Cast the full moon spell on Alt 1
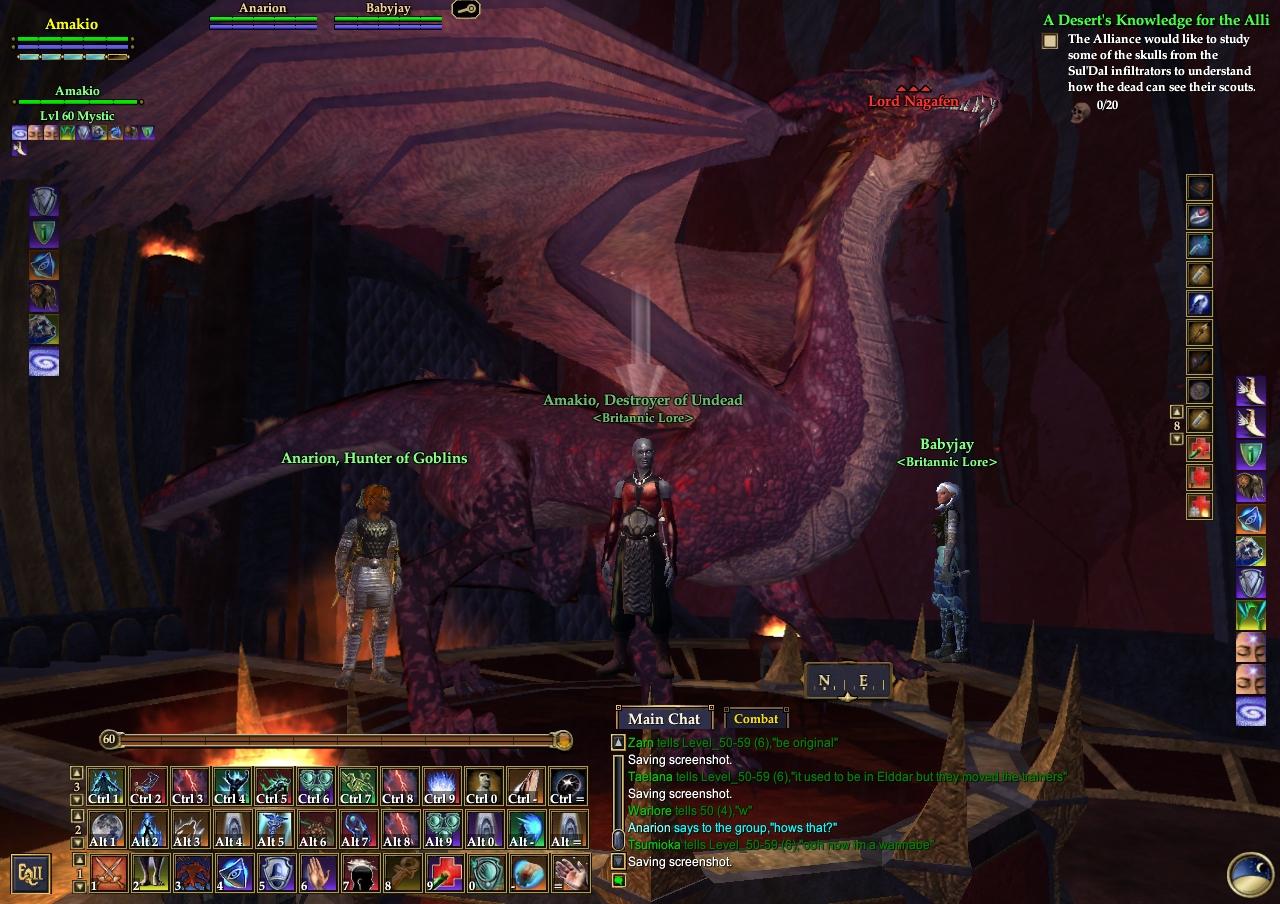The image size is (1280, 904). (x=105, y=829)
